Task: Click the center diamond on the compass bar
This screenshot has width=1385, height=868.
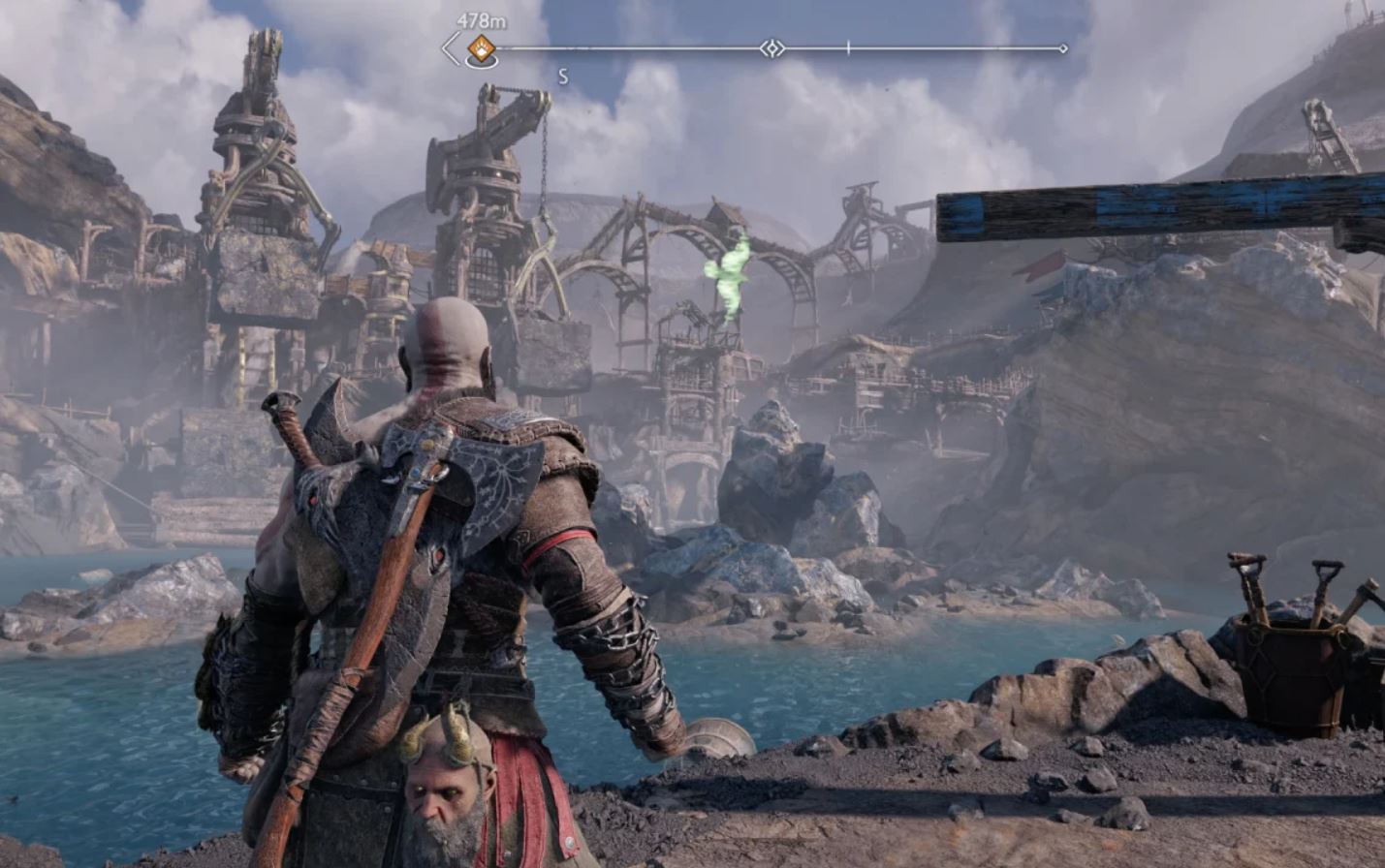Action: click(771, 48)
